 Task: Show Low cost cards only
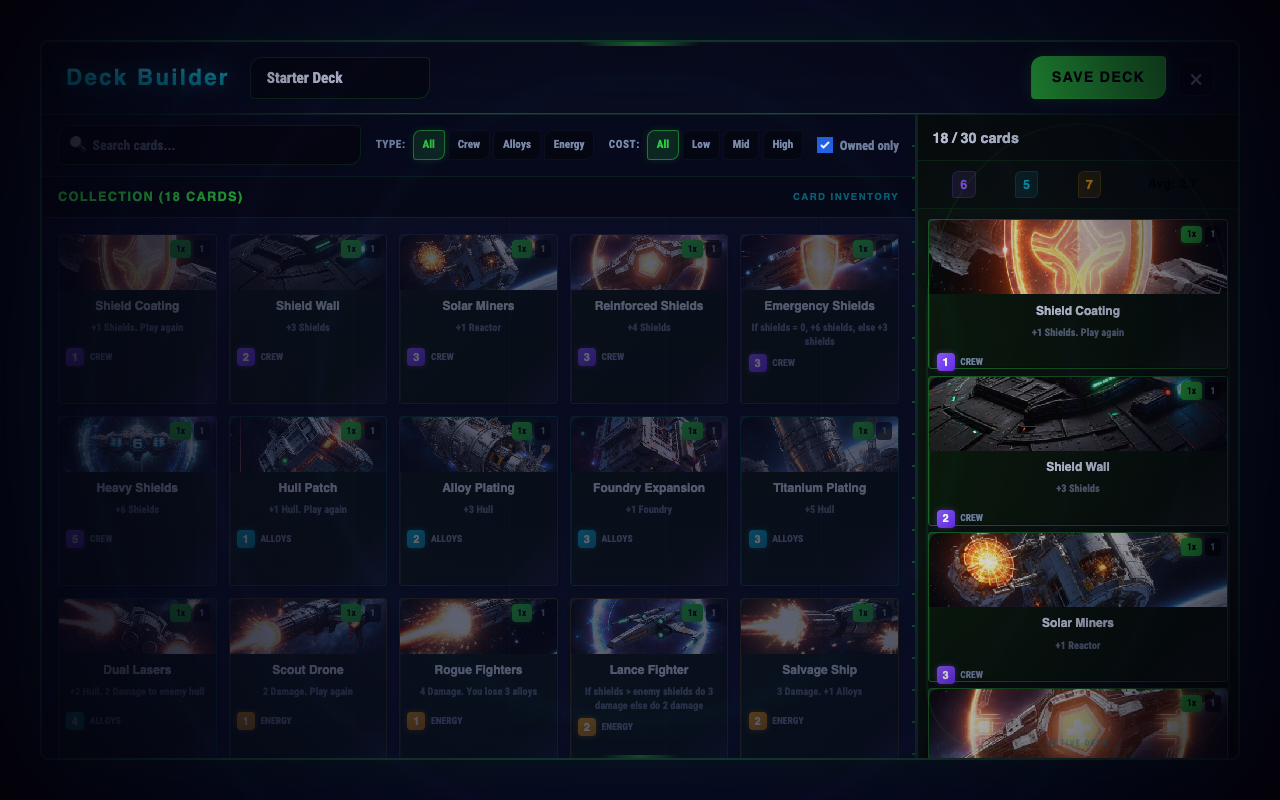click(x=701, y=145)
